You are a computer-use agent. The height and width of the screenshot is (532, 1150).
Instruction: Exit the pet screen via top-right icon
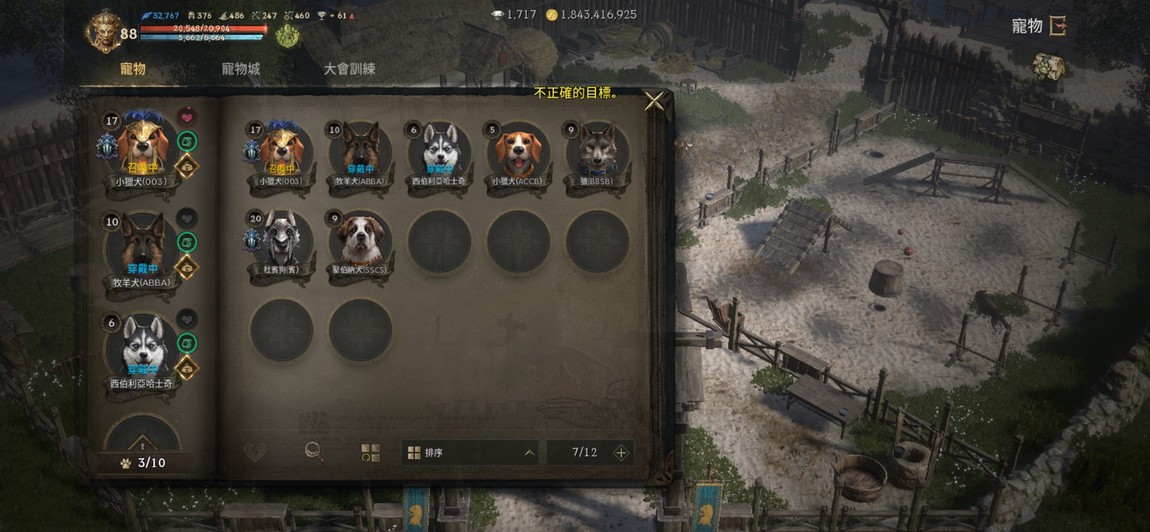coord(1057,26)
